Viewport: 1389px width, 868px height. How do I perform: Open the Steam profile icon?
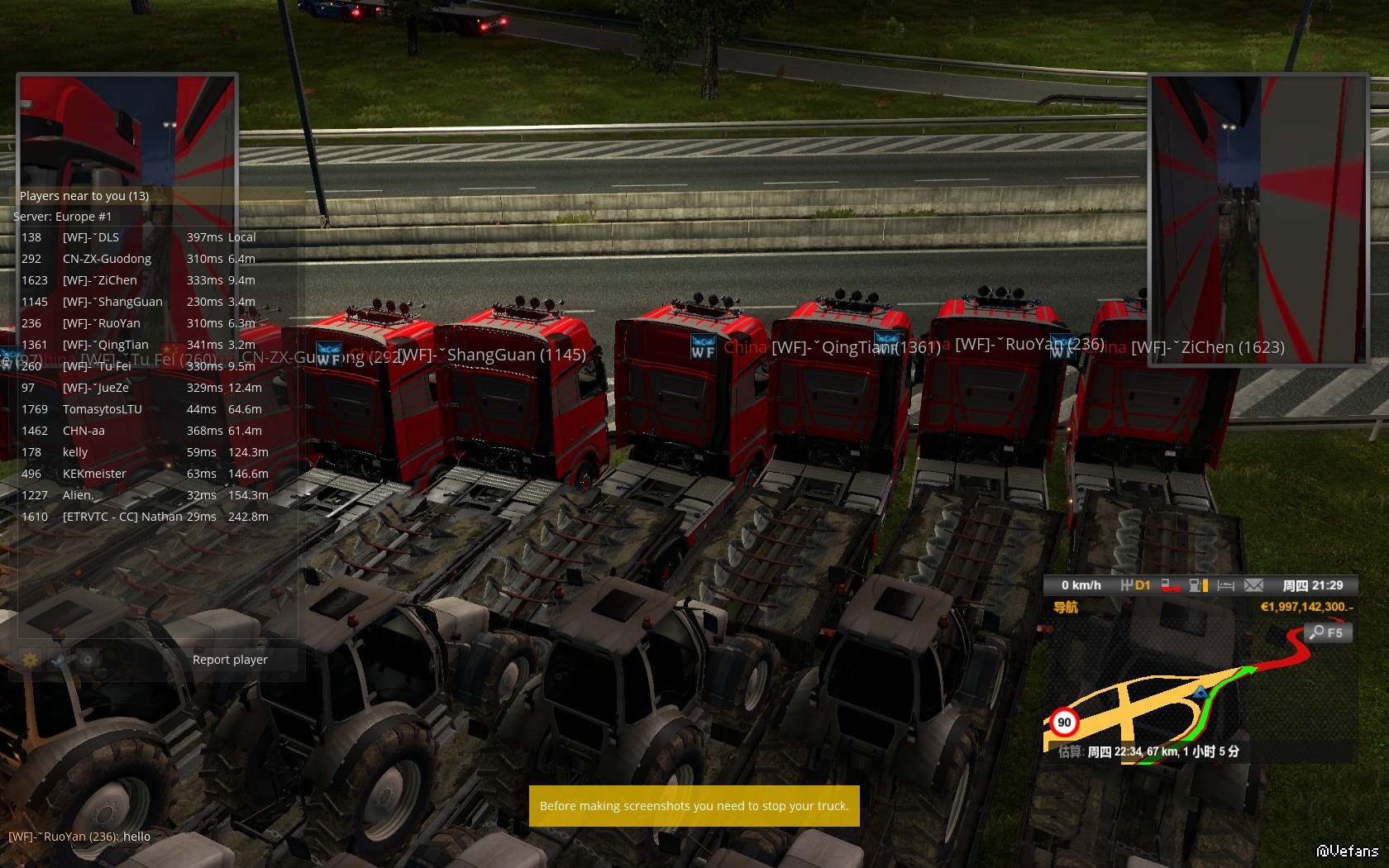tap(59, 660)
